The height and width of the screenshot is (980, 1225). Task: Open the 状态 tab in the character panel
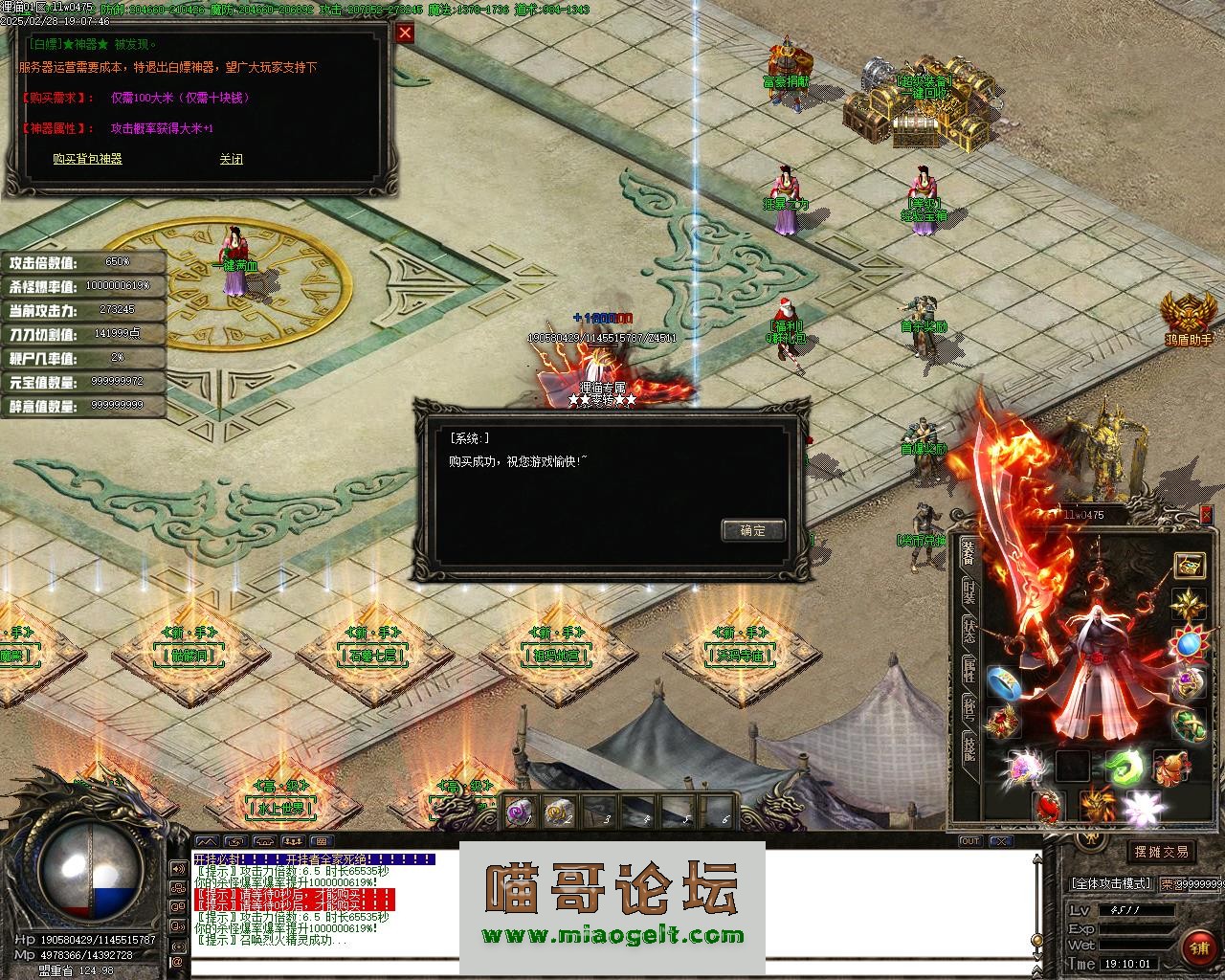(x=969, y=631)
